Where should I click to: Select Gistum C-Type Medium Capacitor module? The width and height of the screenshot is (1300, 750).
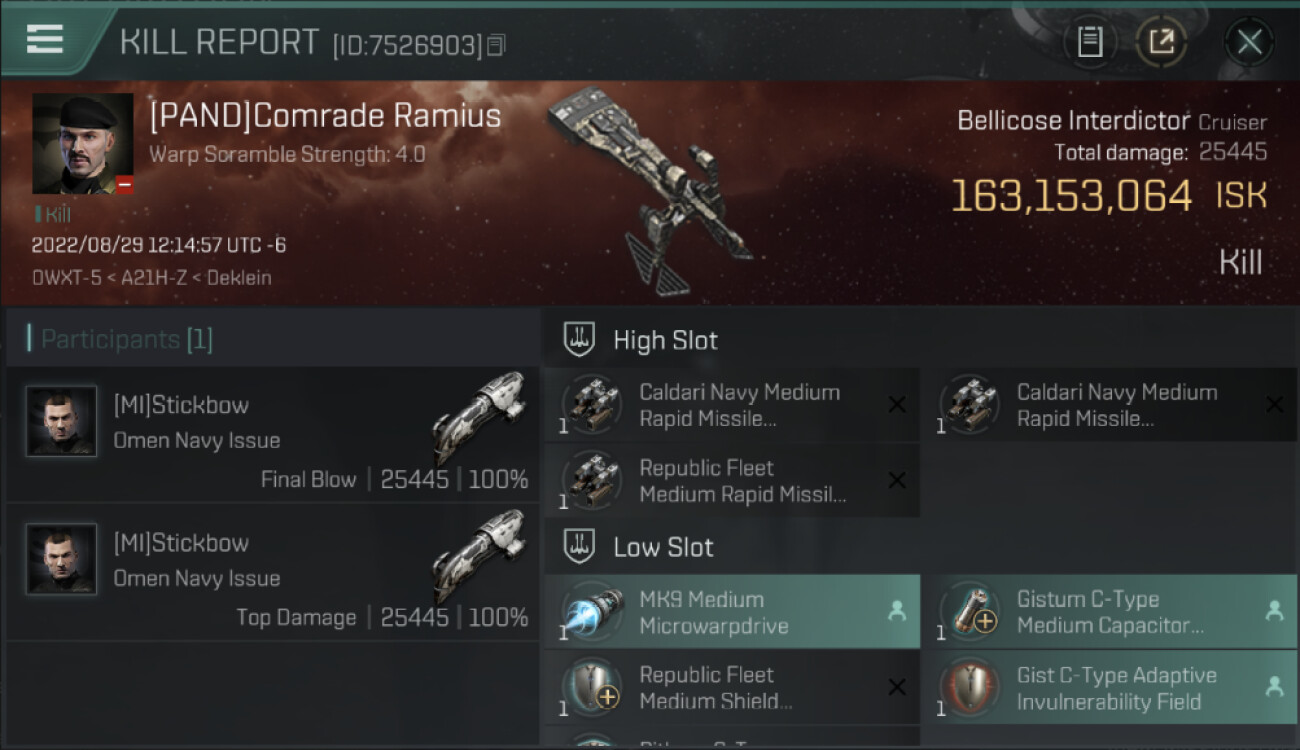tap(1110, 612)
